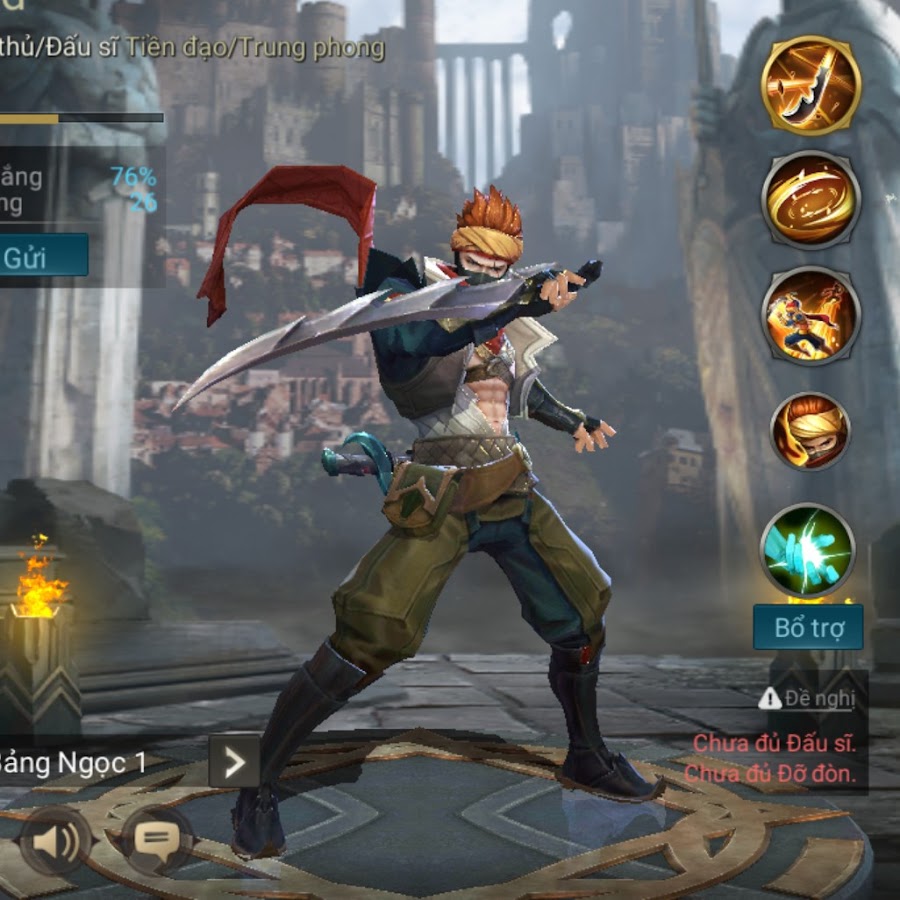Choose the golden spinning slash skill
Screen dimensions: 900x900
(811, 200)
